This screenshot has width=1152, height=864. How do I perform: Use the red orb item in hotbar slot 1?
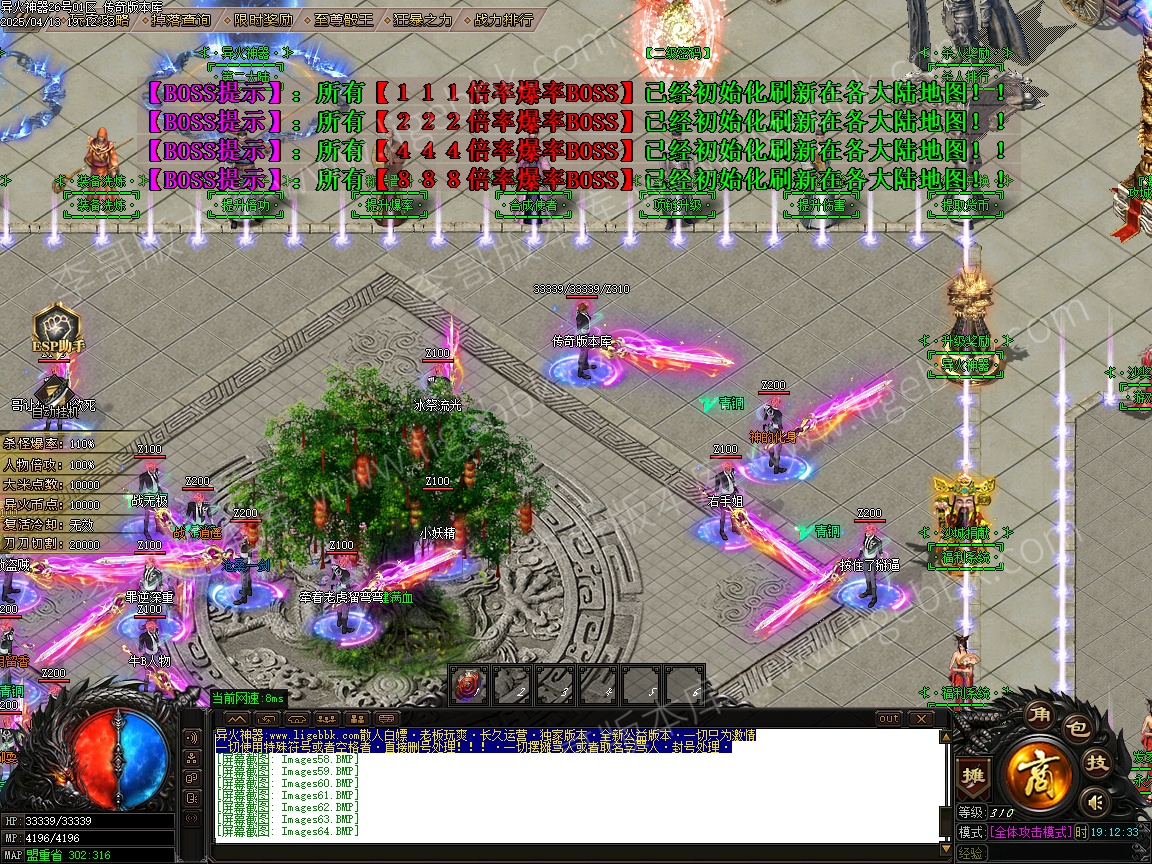tap(467, 686)
